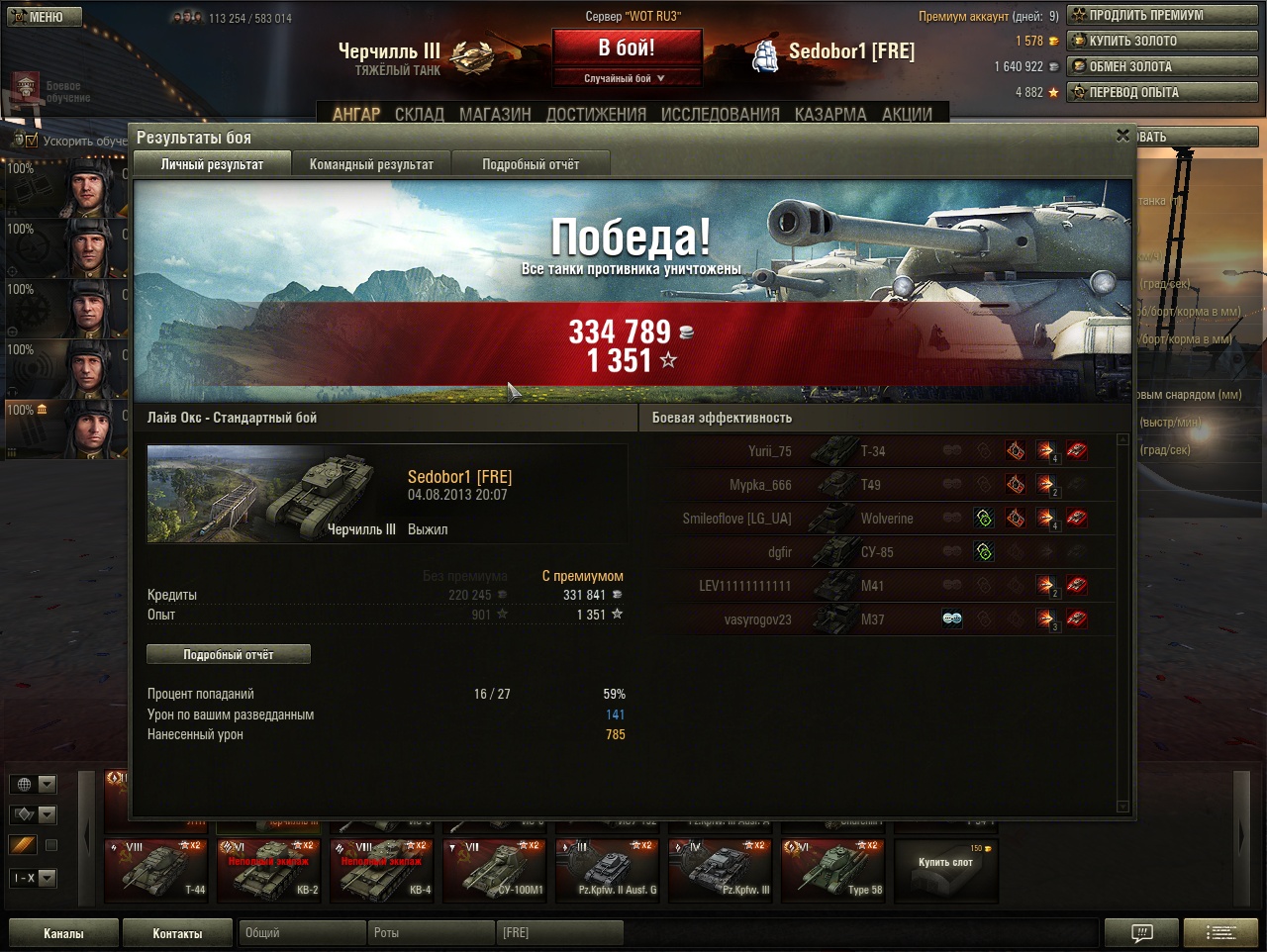
Task: Open the Случайный бой battle type dropdown
Action: [x=627, y=78]
